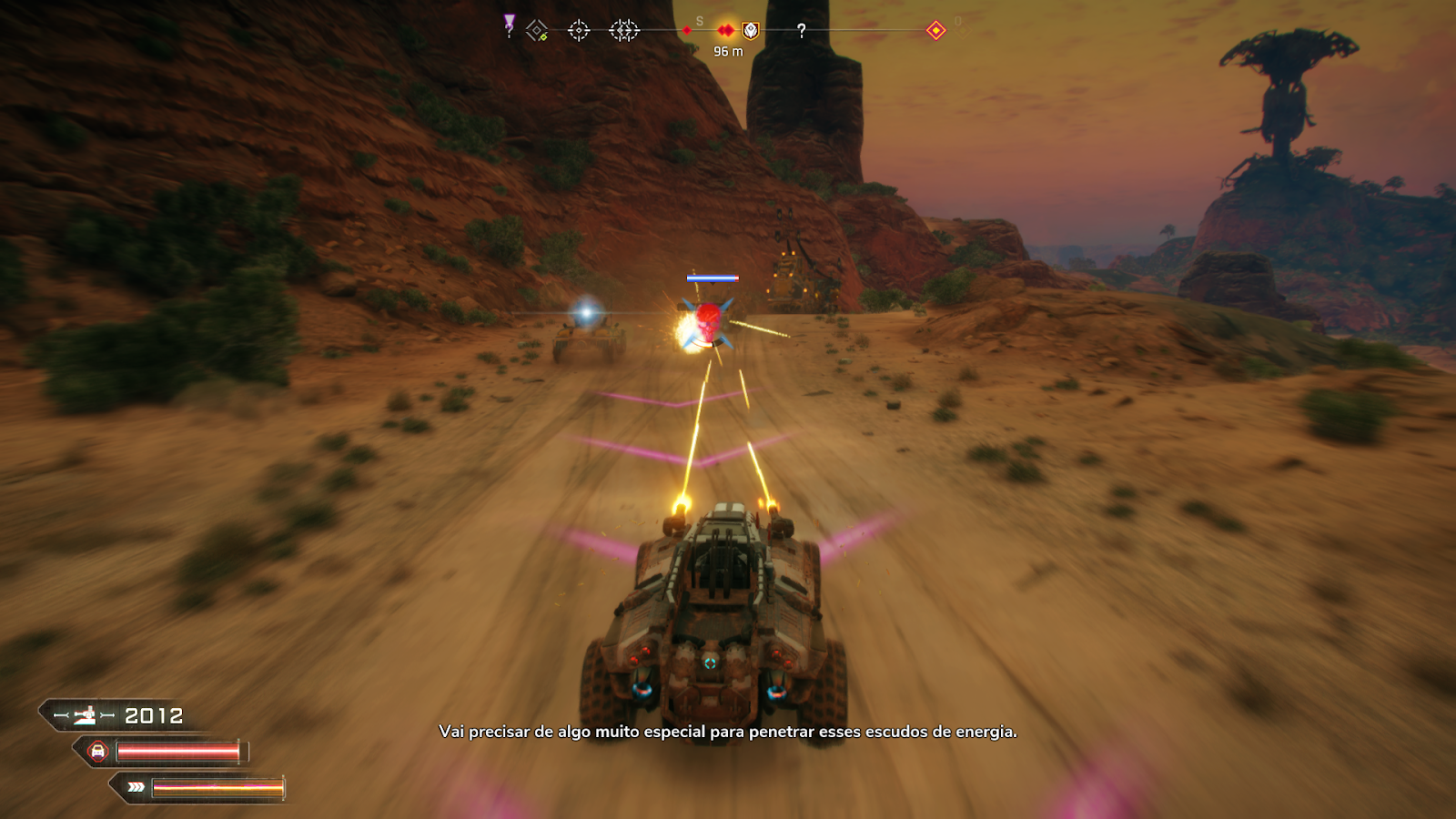Select the diamond objective icon on the compass

click(x=536, y=30)
